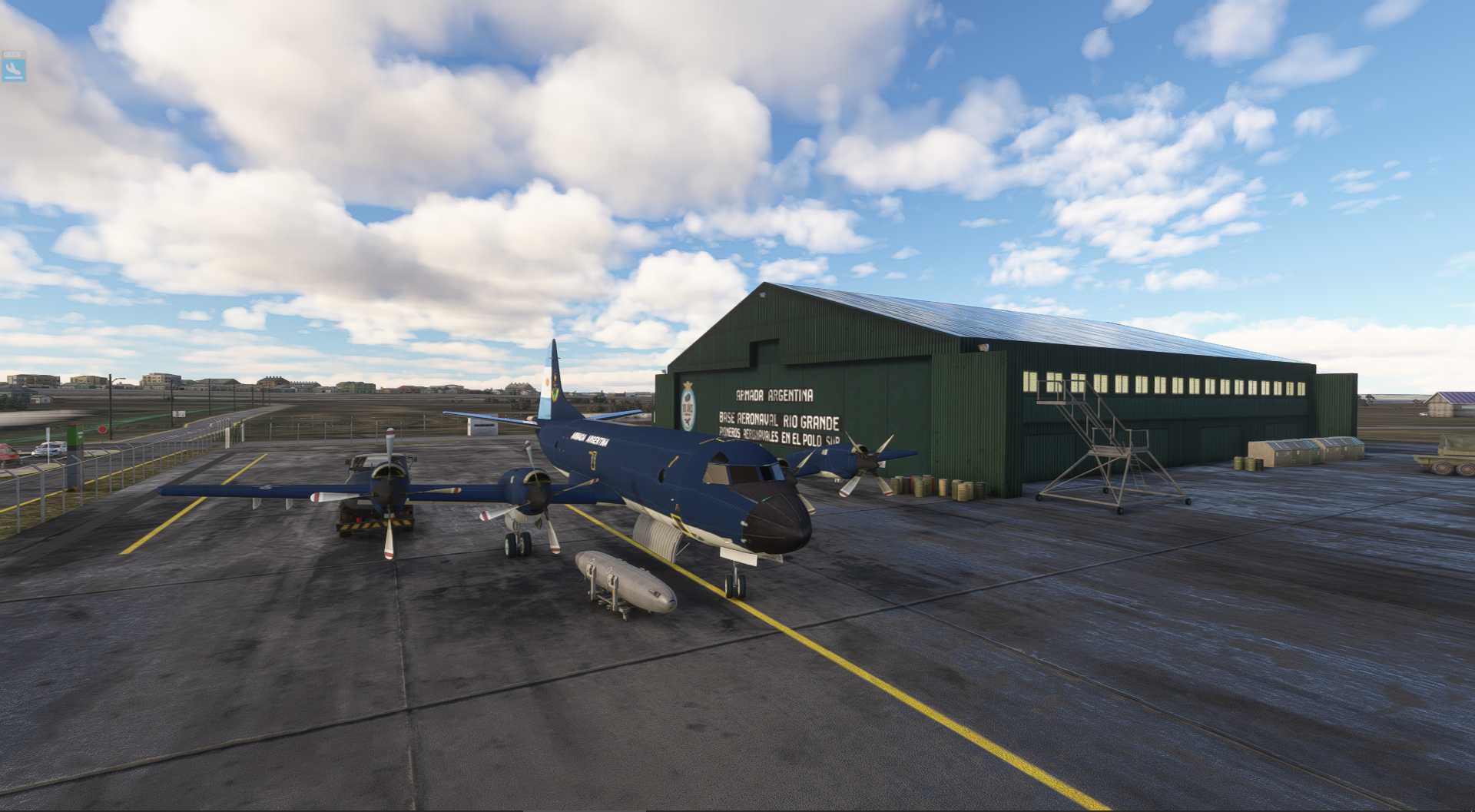Image resolution: width=1475 pixels, height=812 pixels.
Task: Click the blue landing aircraft icon
Action: tap(14, 69)
